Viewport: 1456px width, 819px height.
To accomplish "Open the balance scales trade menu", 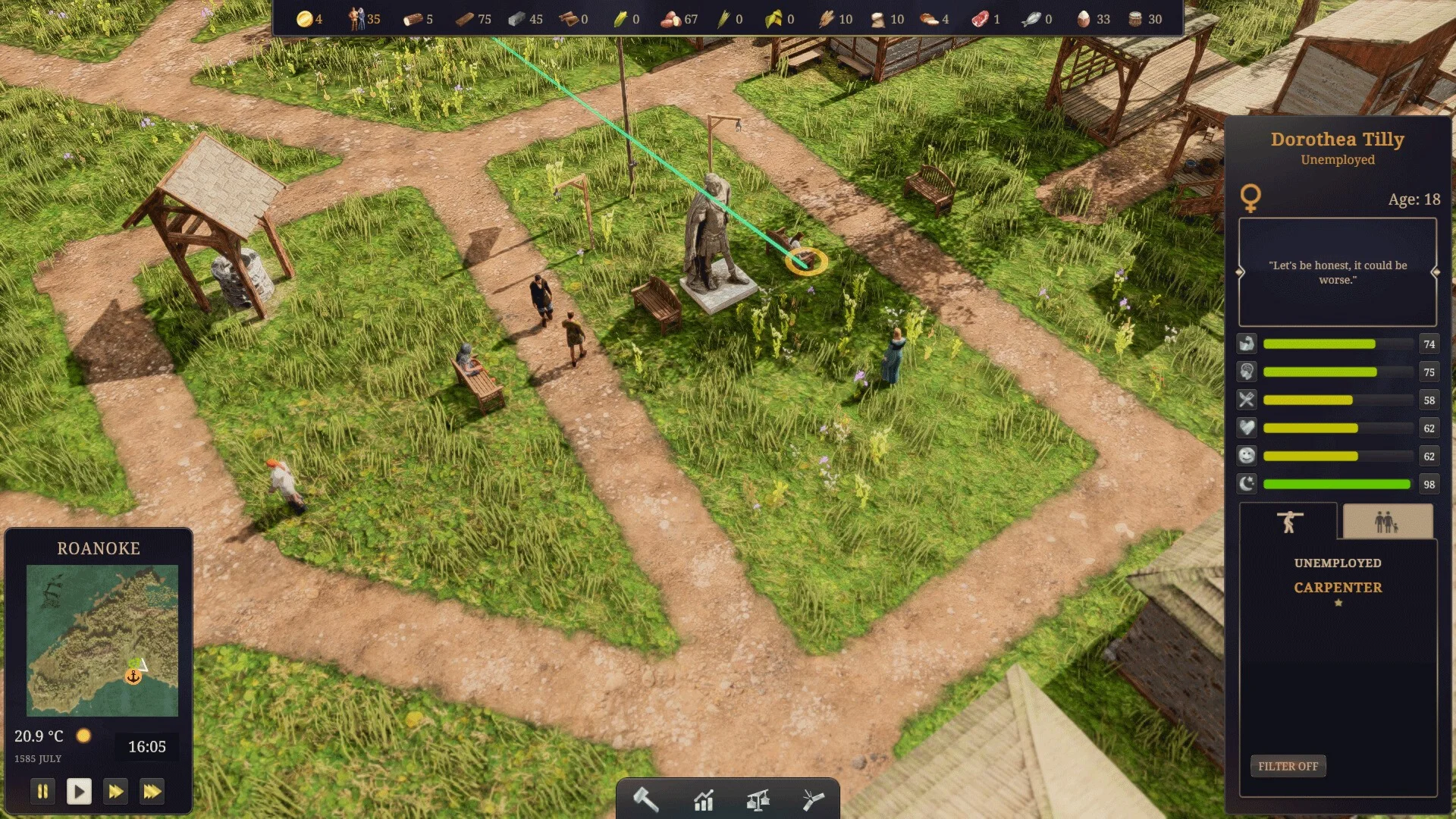I will (758, 799).
